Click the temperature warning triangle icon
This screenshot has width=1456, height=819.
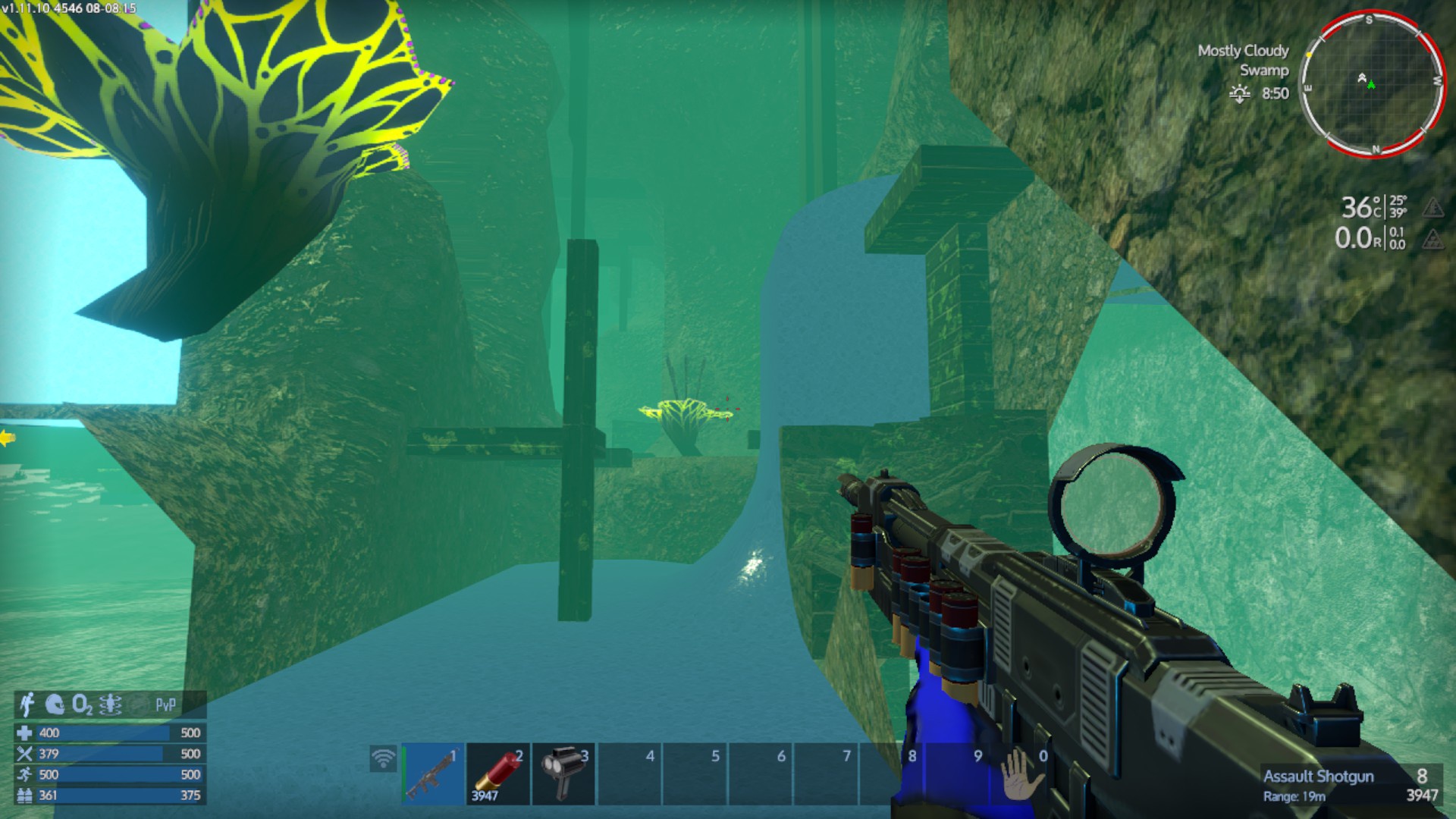[x=1432, y=207]
